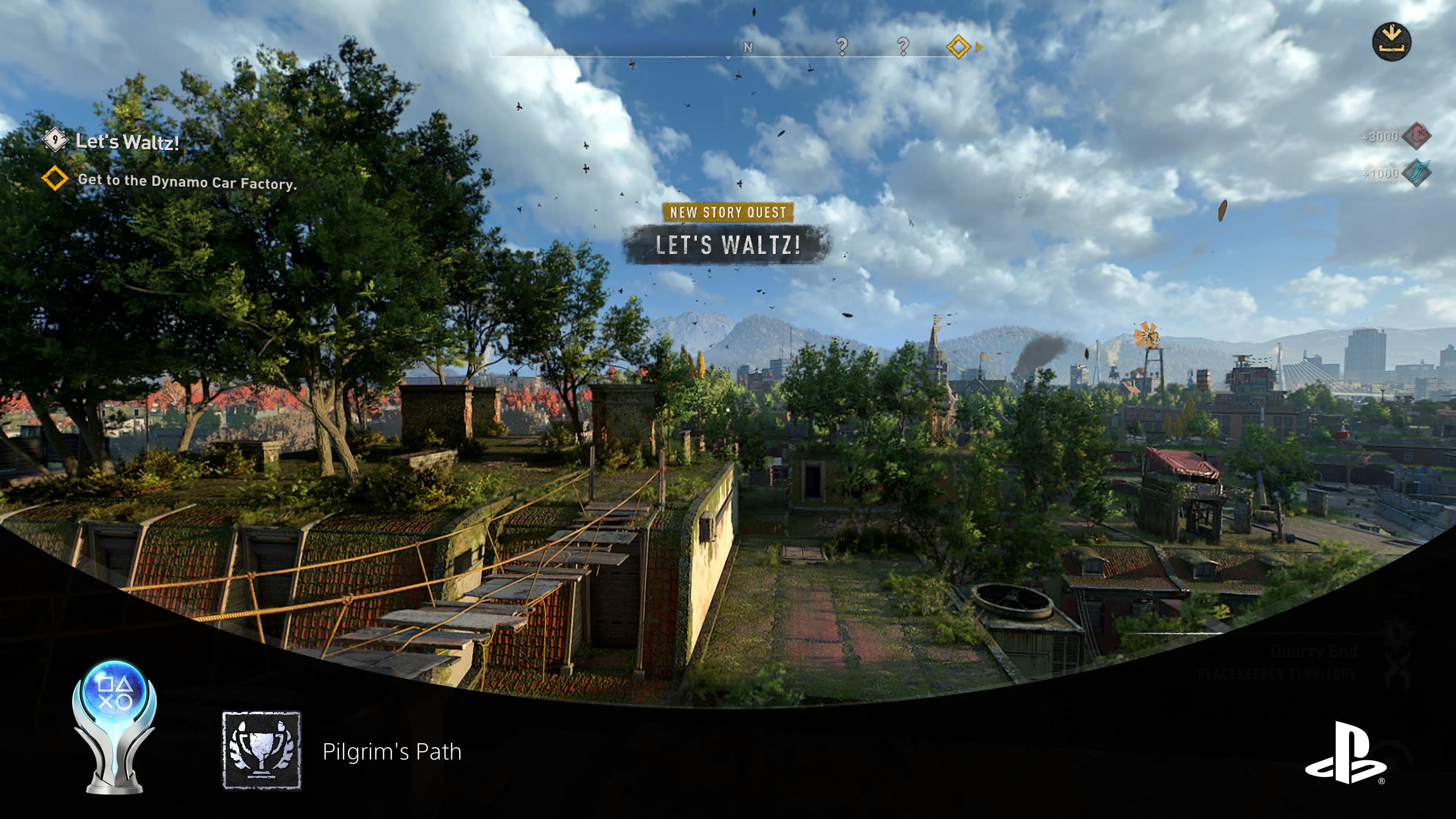Select the Let's Waltz! quest tracker title
Image resolution: width=1456 pixels, height=819 pixels.
[x=127, y=141]
